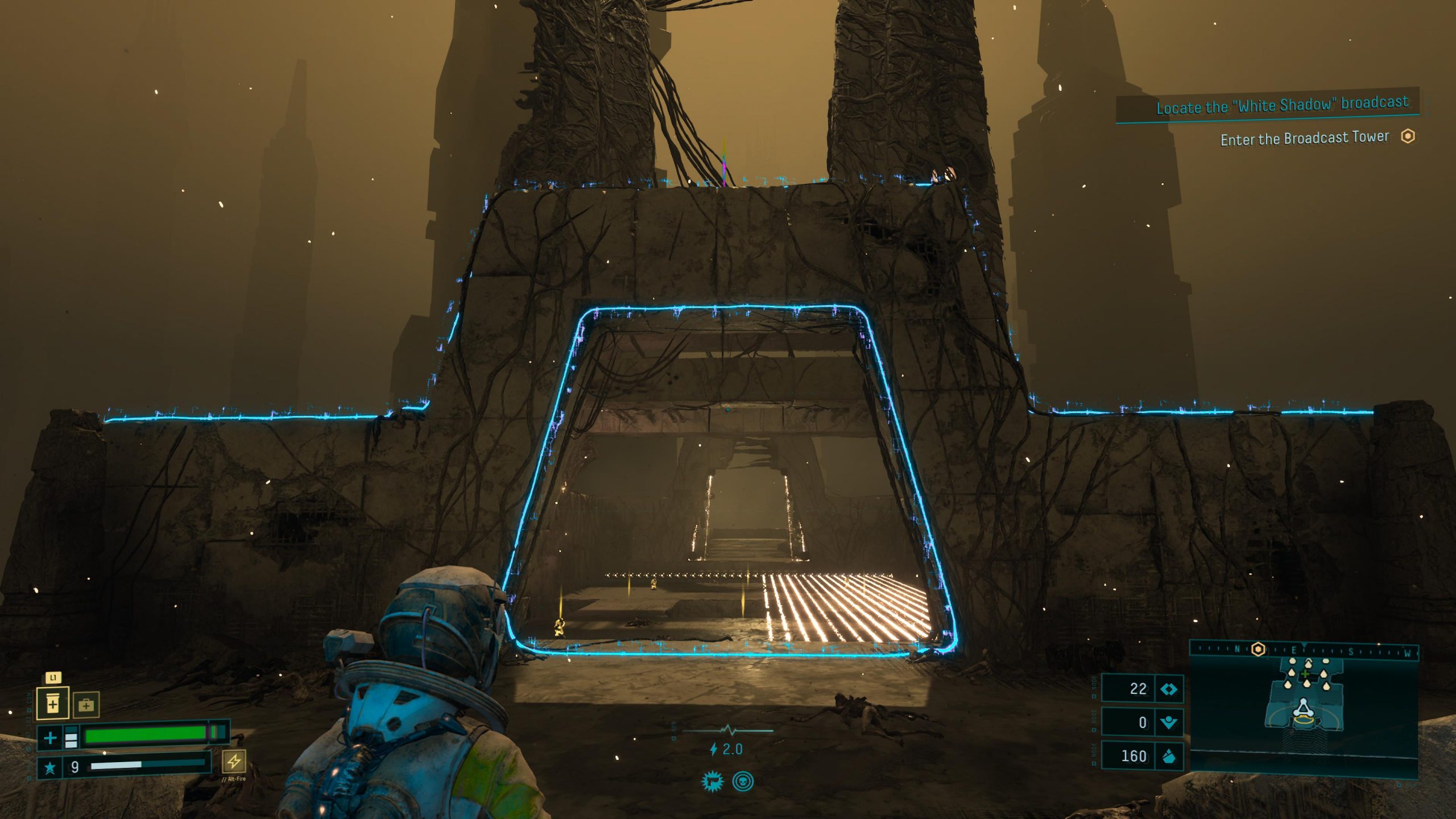Viewport: 1456px width, 819px height.
Task: Select the "Enter the Broadcast Tower" objective
Action: pyautogui.click(x=1305, y=138)
